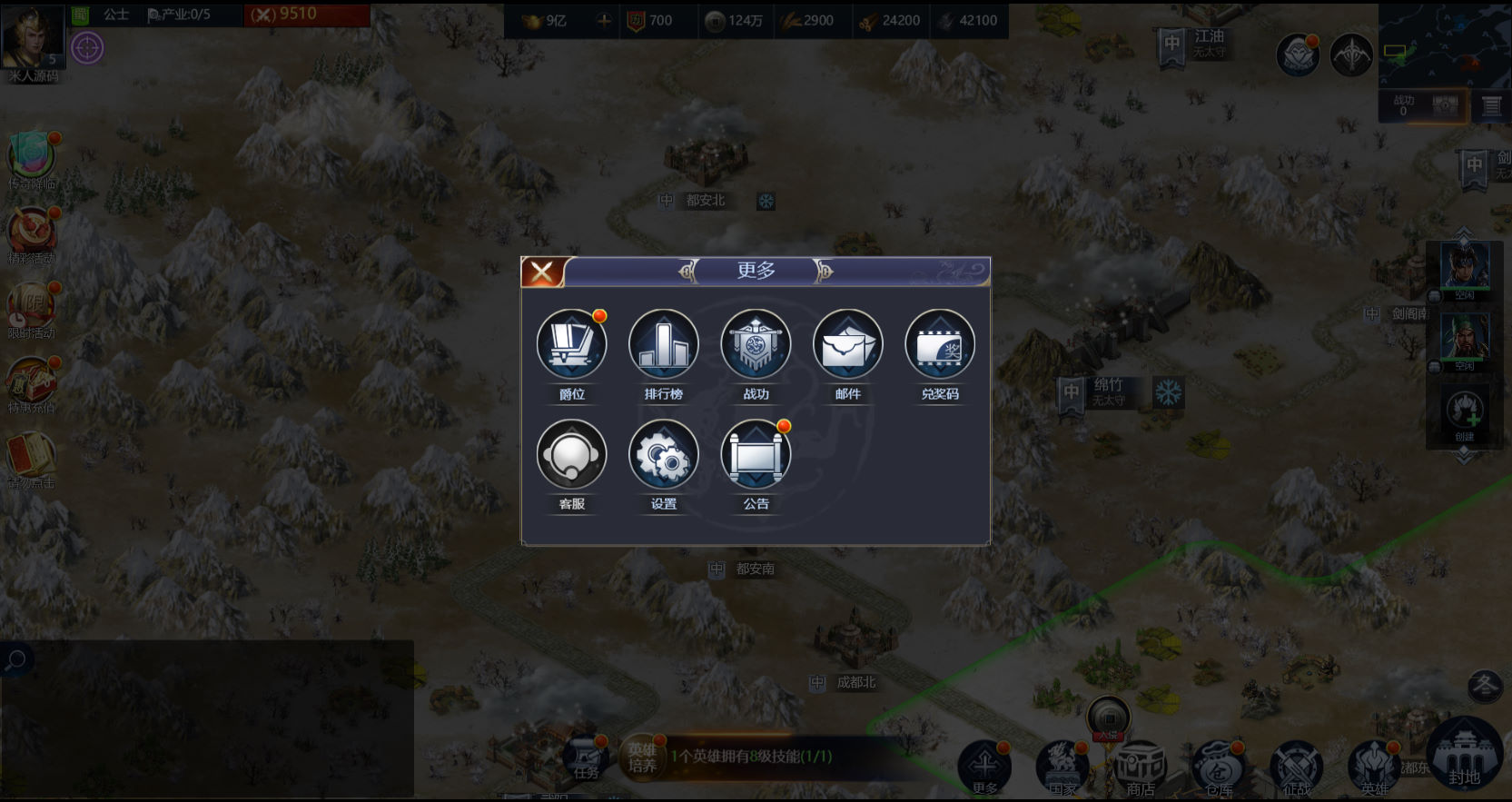
Task: Open the 限时活动 limited-time event icon
Action: (x=32, y=311)
